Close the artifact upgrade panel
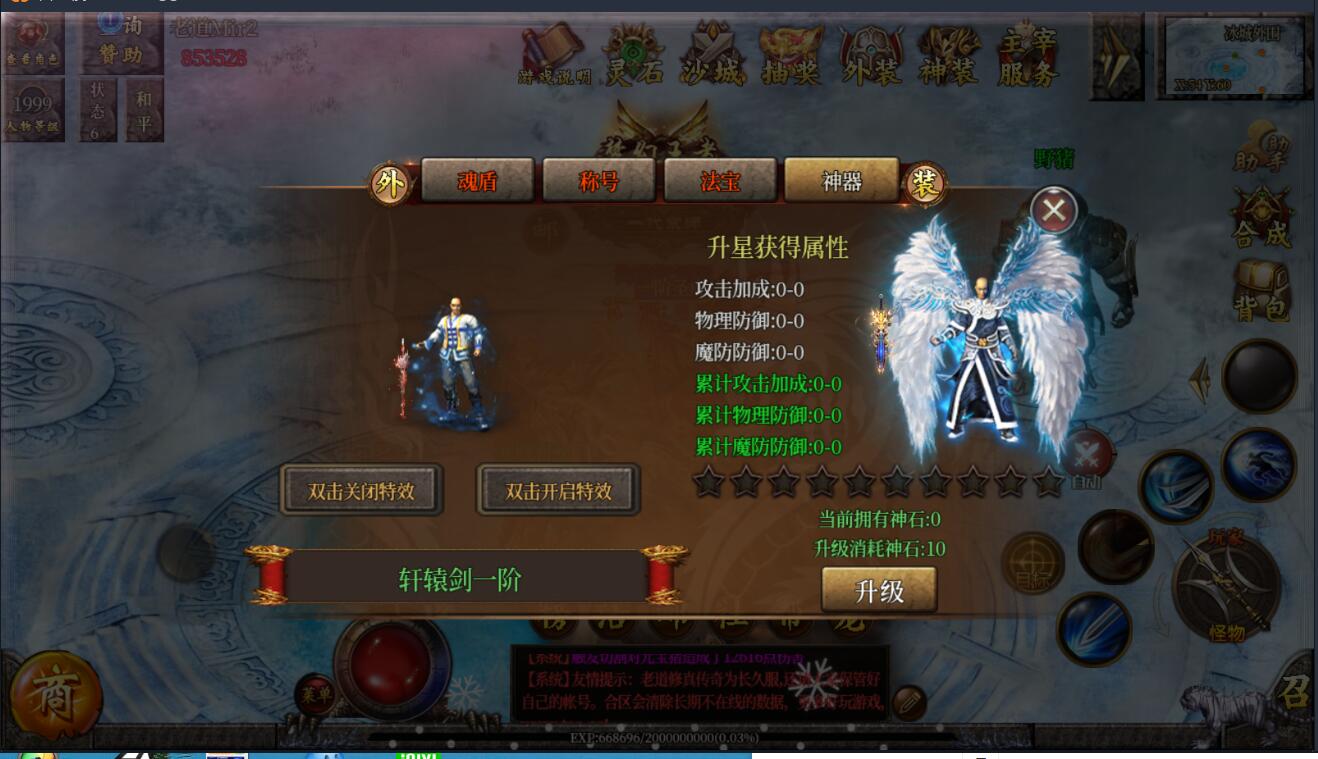Image resolution: width=1318 pixels, height=759 pixels. [1054, 210]
